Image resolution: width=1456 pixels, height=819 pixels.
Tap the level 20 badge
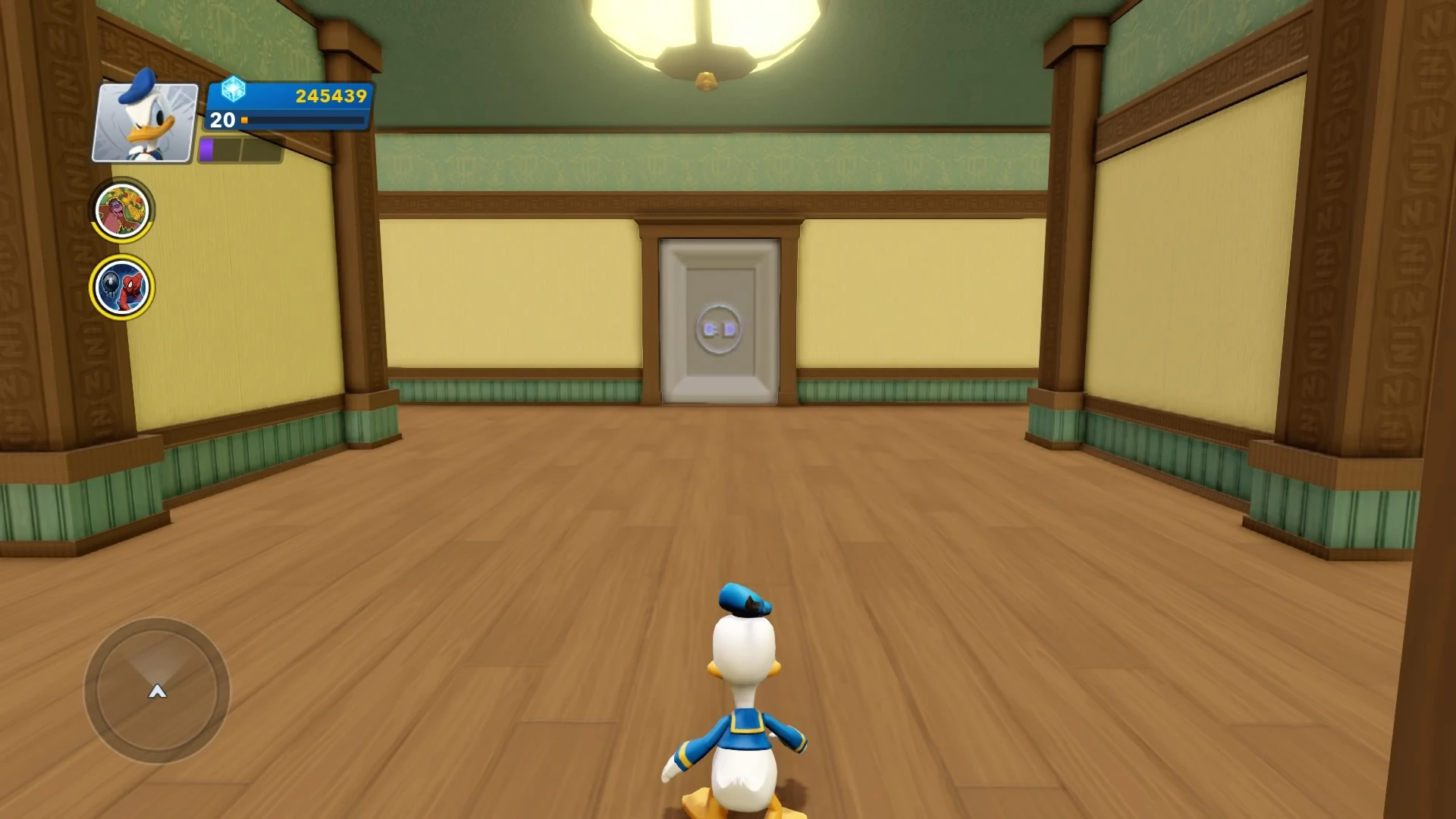point(221,120)
